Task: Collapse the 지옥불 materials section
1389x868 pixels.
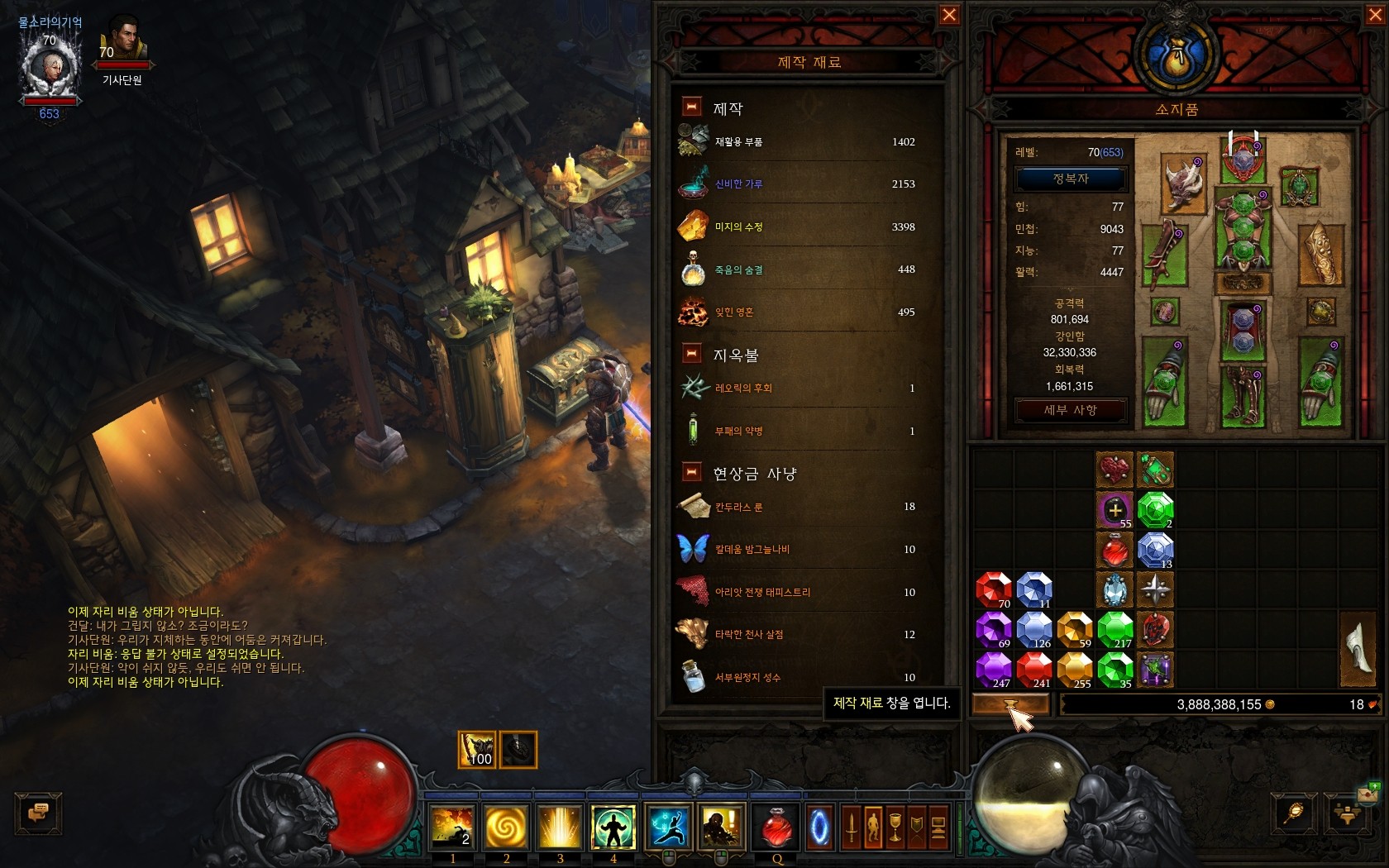Action: pos(691,354)
